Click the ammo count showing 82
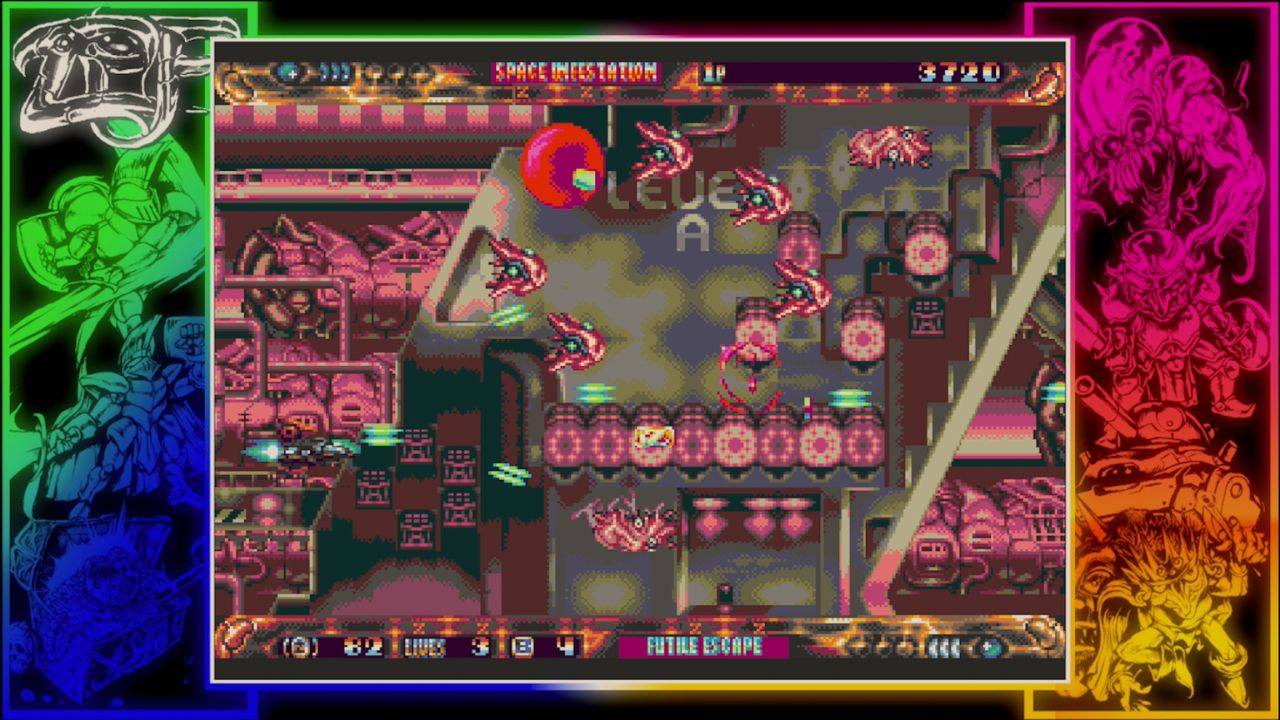 pyautogui.click(x=364, y=647)
